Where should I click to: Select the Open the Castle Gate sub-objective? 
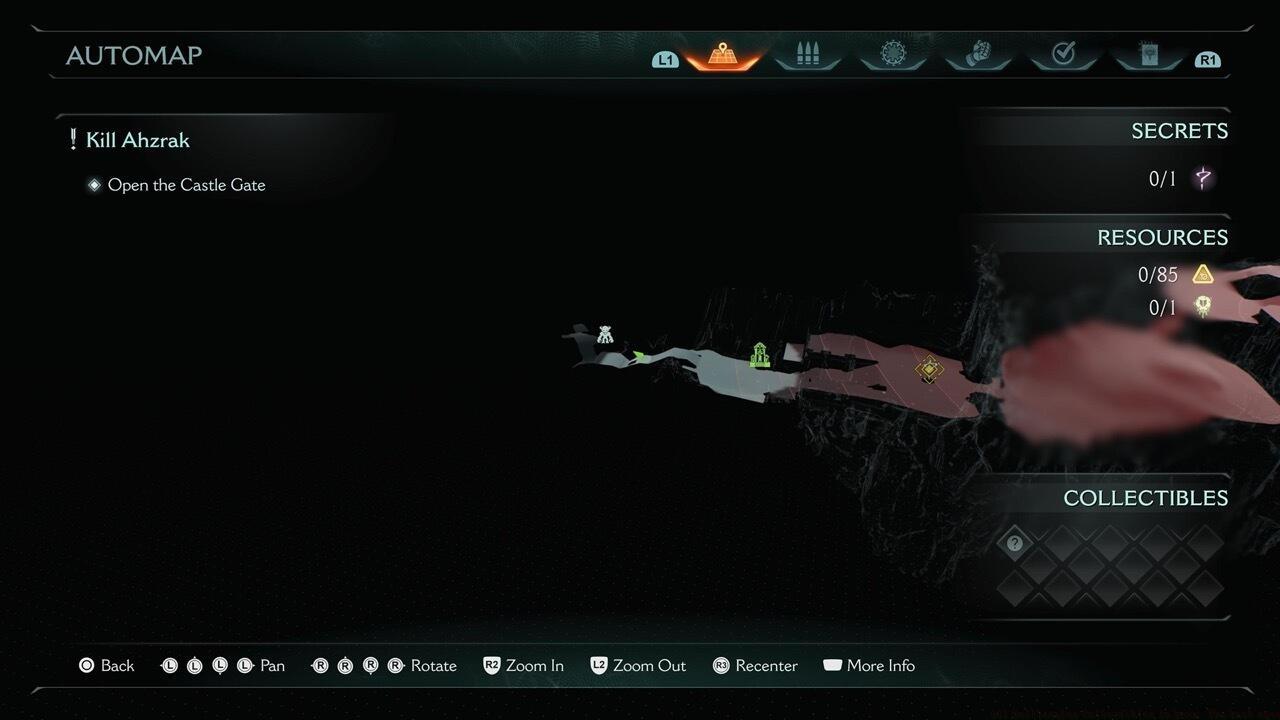tap(186, 185)
